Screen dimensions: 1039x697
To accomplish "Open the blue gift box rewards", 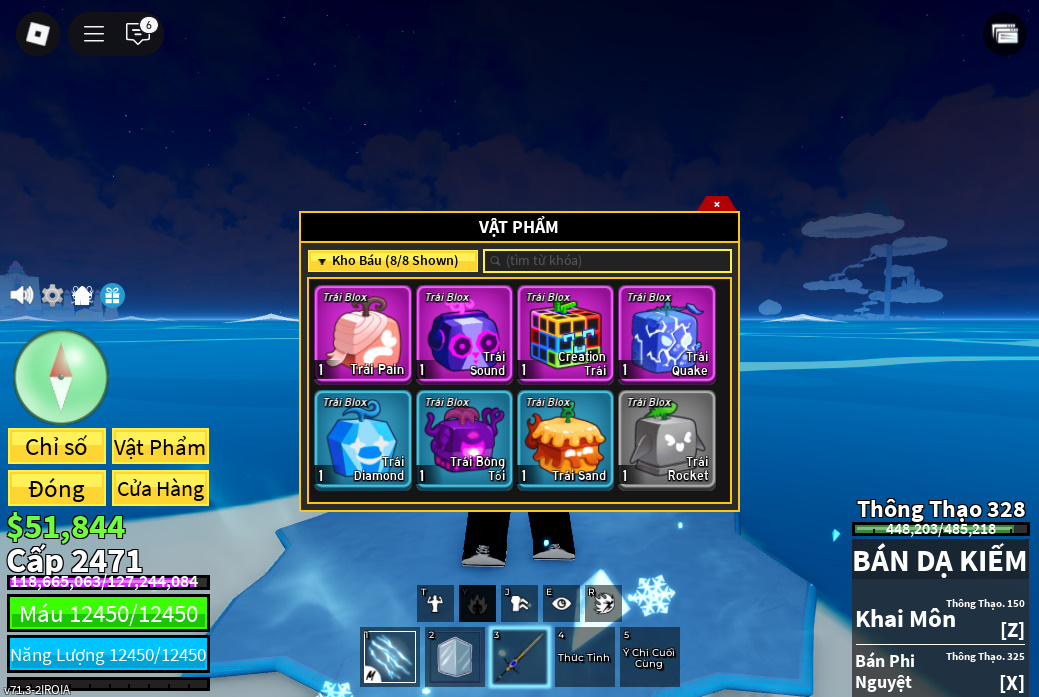I will pyautogui.click(x=112, y=295).
